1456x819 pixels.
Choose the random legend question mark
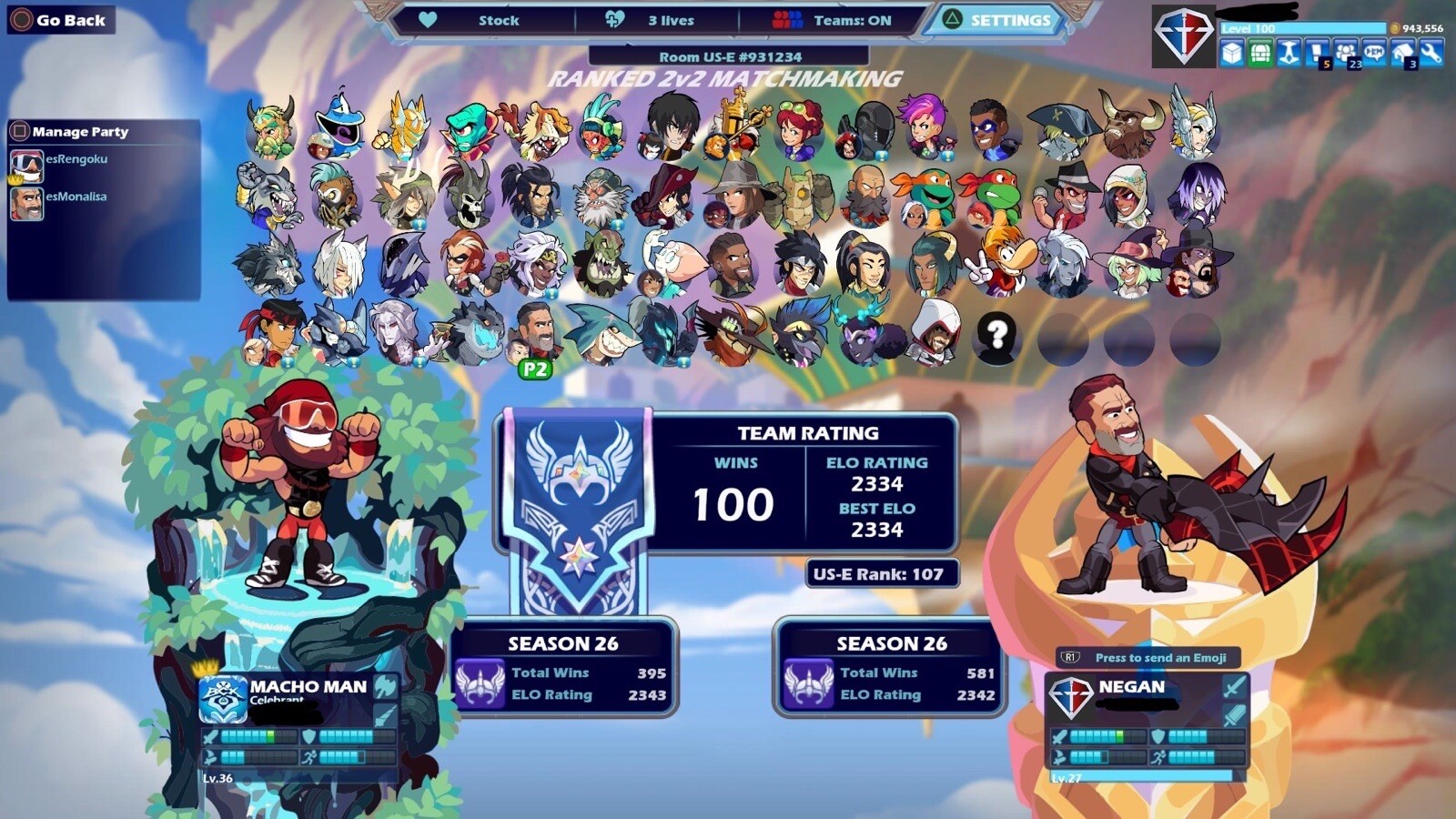pyautogui.click(x=996, y=336)
